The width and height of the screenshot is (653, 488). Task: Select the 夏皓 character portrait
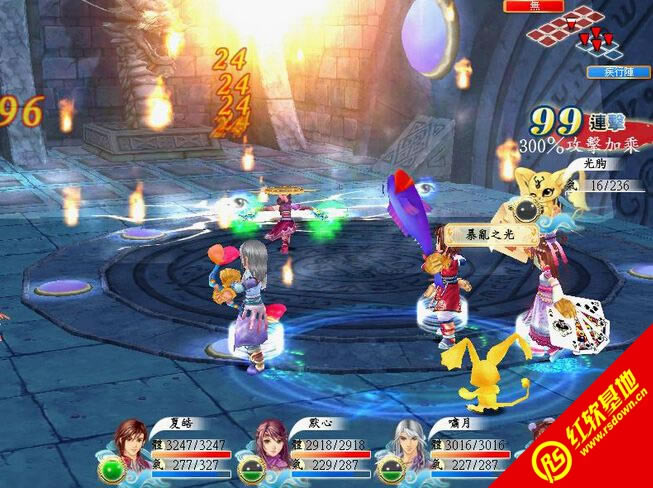pos(131,447)
